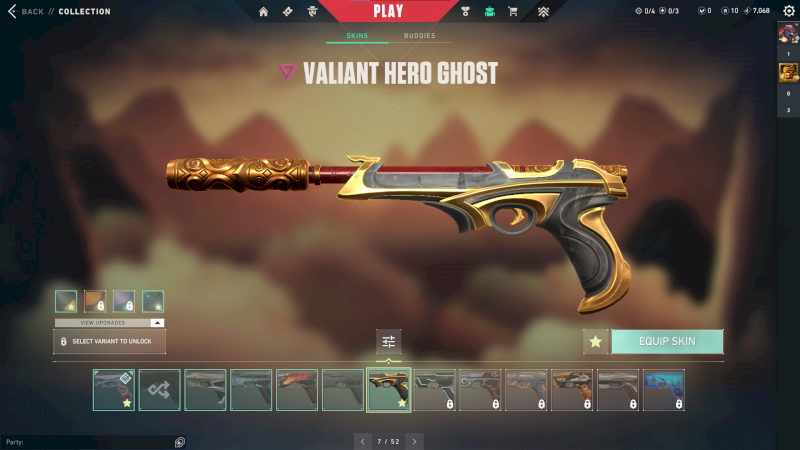Open the store cart icon

tap(513, 12)
